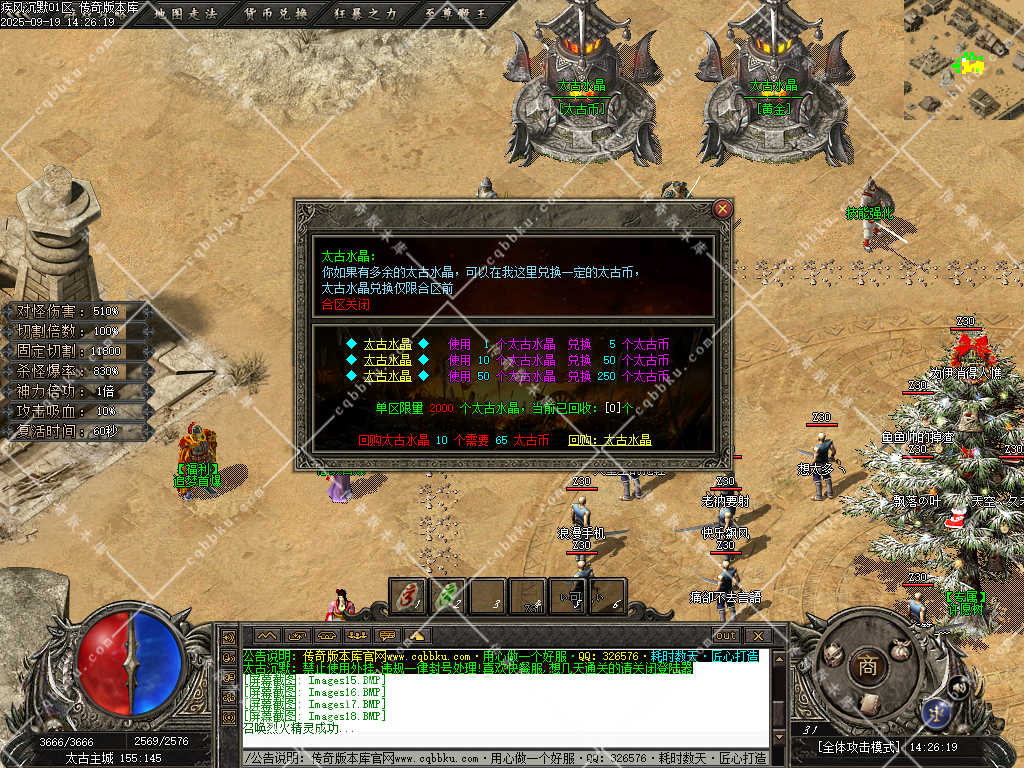Close the 太古水晶 exchange dialog
The height and width of the screenshot is (768, 1024).
coord(723,210)
